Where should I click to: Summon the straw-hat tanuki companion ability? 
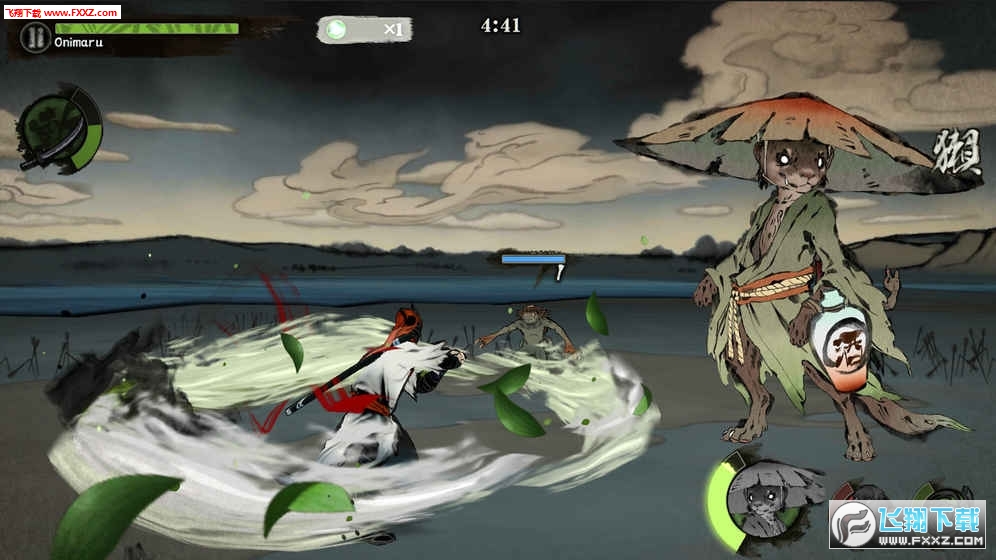tap(762, 497)
